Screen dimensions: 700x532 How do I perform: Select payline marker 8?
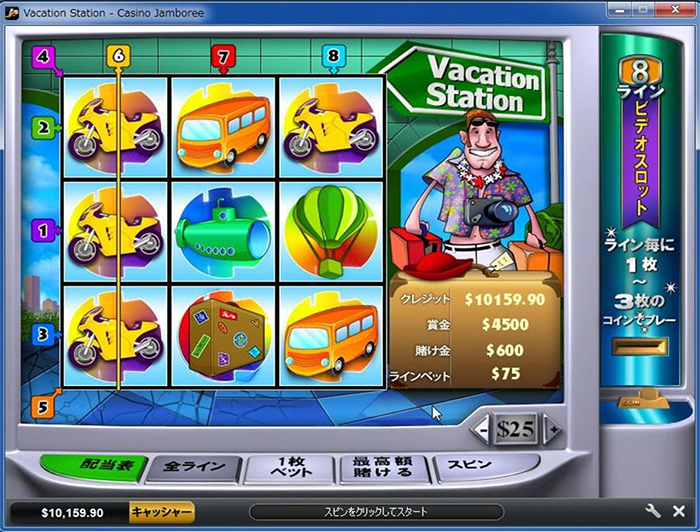coord(333,56)
